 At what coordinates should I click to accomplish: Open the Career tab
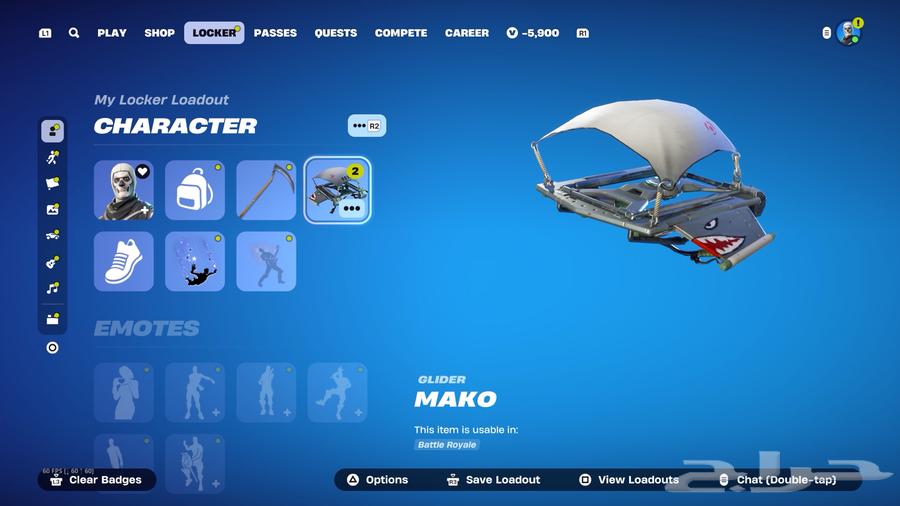pos(467,33)
